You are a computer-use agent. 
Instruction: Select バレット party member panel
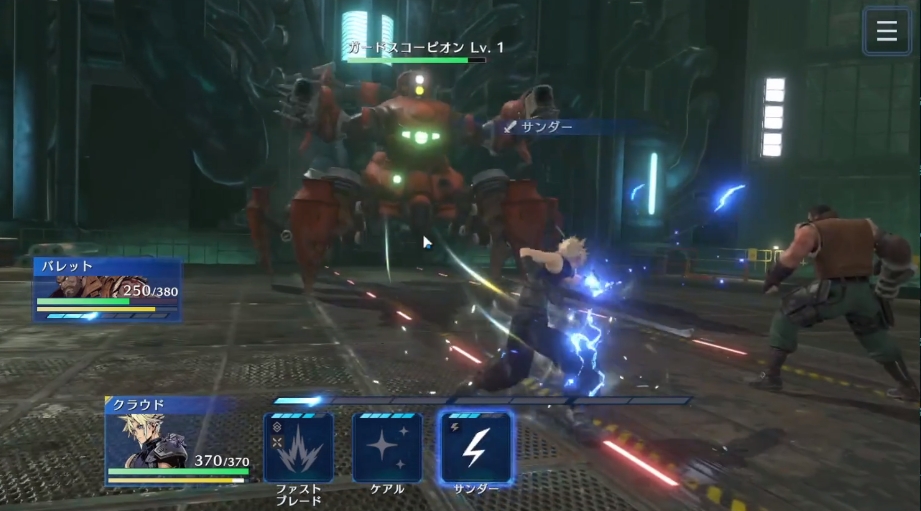[107, 289]
